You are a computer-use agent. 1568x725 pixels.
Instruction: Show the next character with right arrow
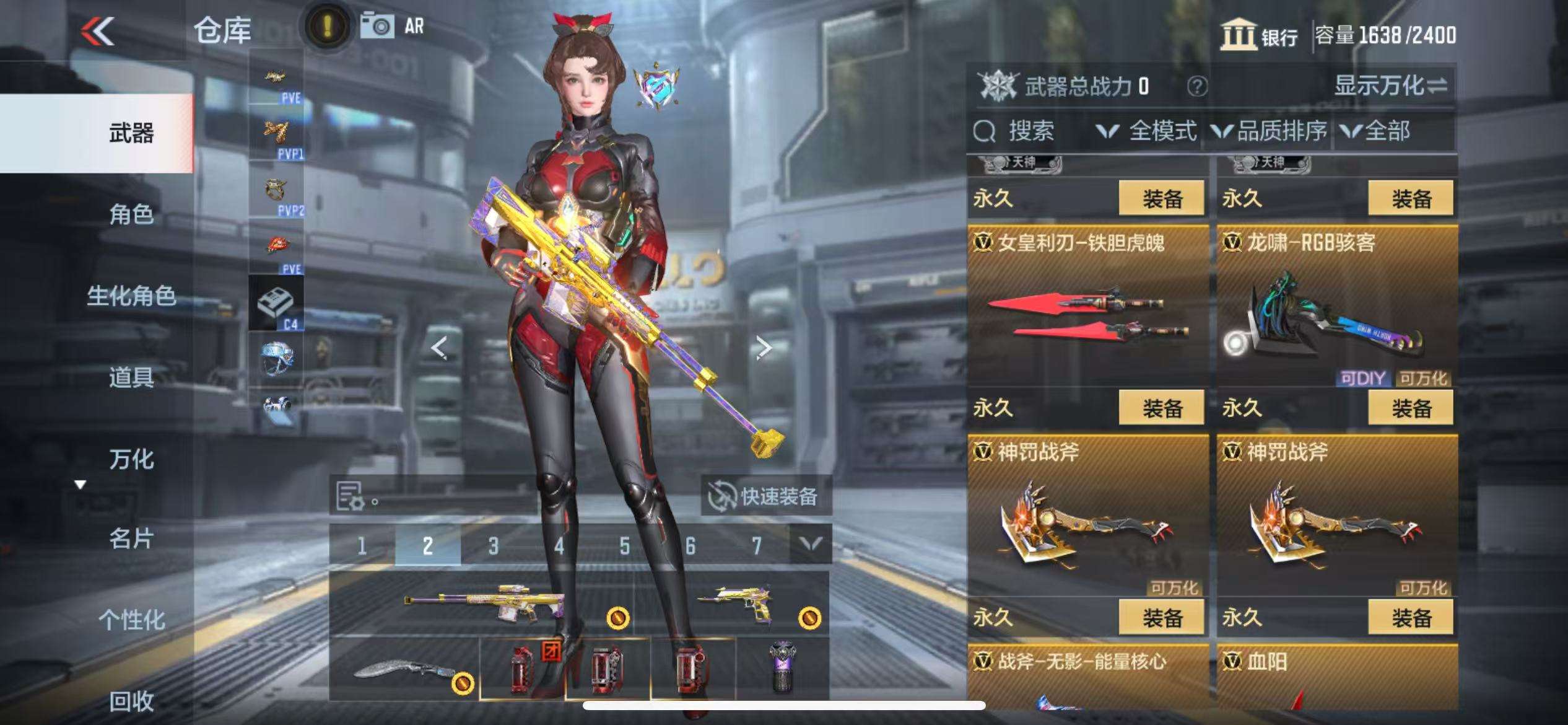click(764, 348)
